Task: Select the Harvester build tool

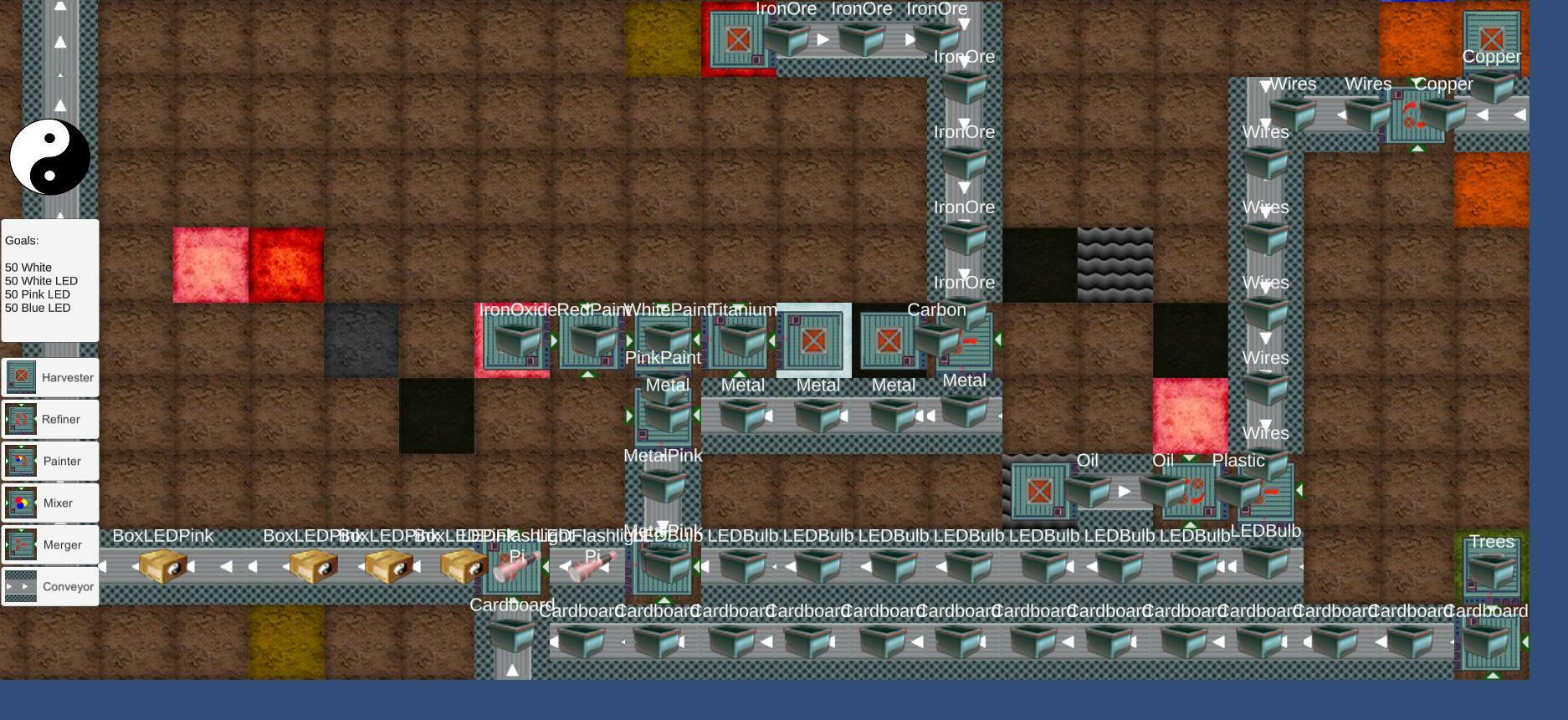Action: 49,377
